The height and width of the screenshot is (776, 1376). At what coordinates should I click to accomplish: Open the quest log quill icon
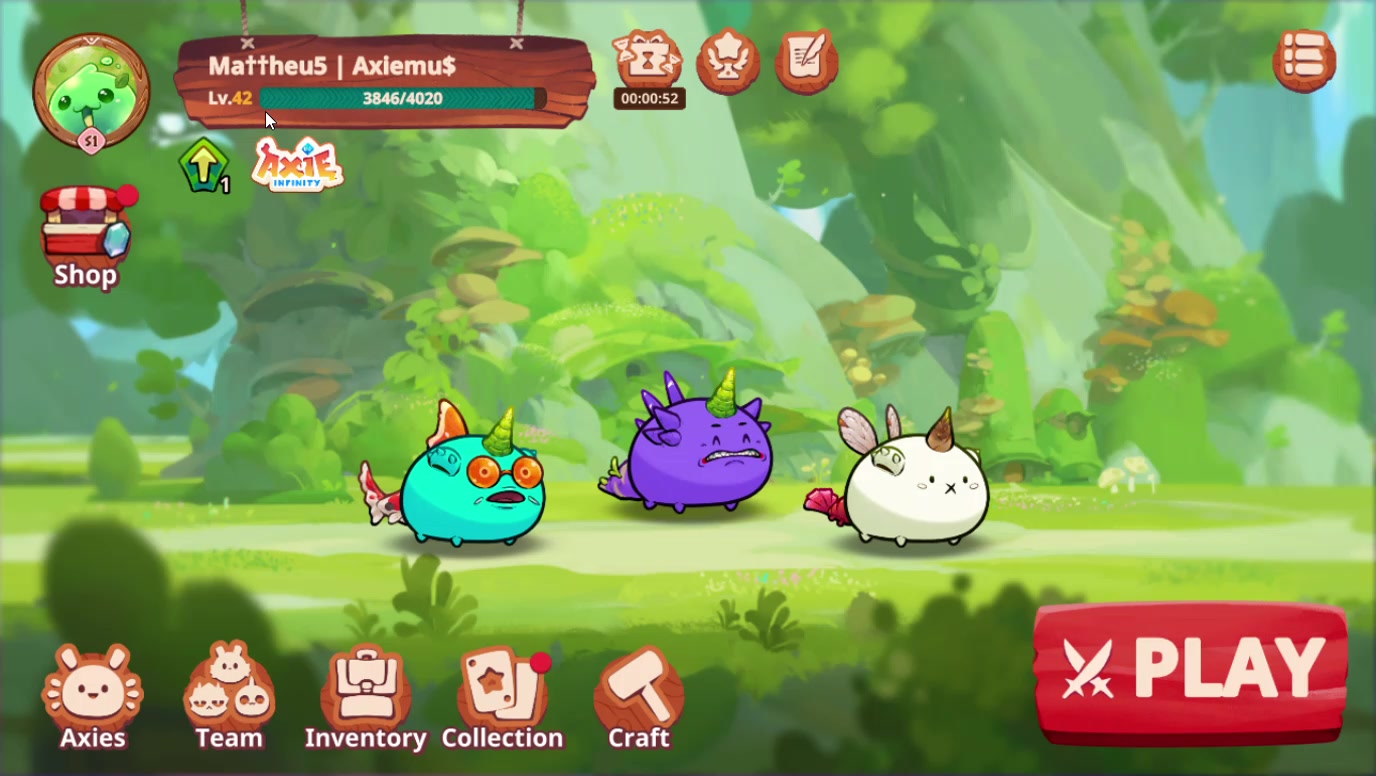pyautogui.click(x=806, y=62)
